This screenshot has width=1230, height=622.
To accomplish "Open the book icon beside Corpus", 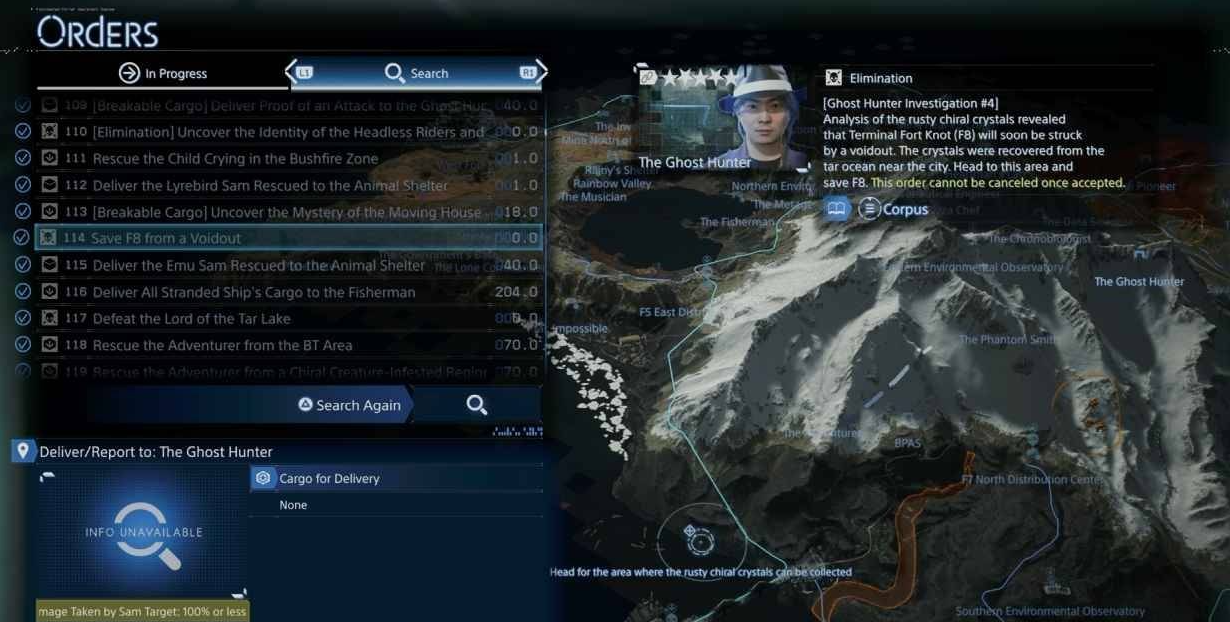I will point(837,209).
